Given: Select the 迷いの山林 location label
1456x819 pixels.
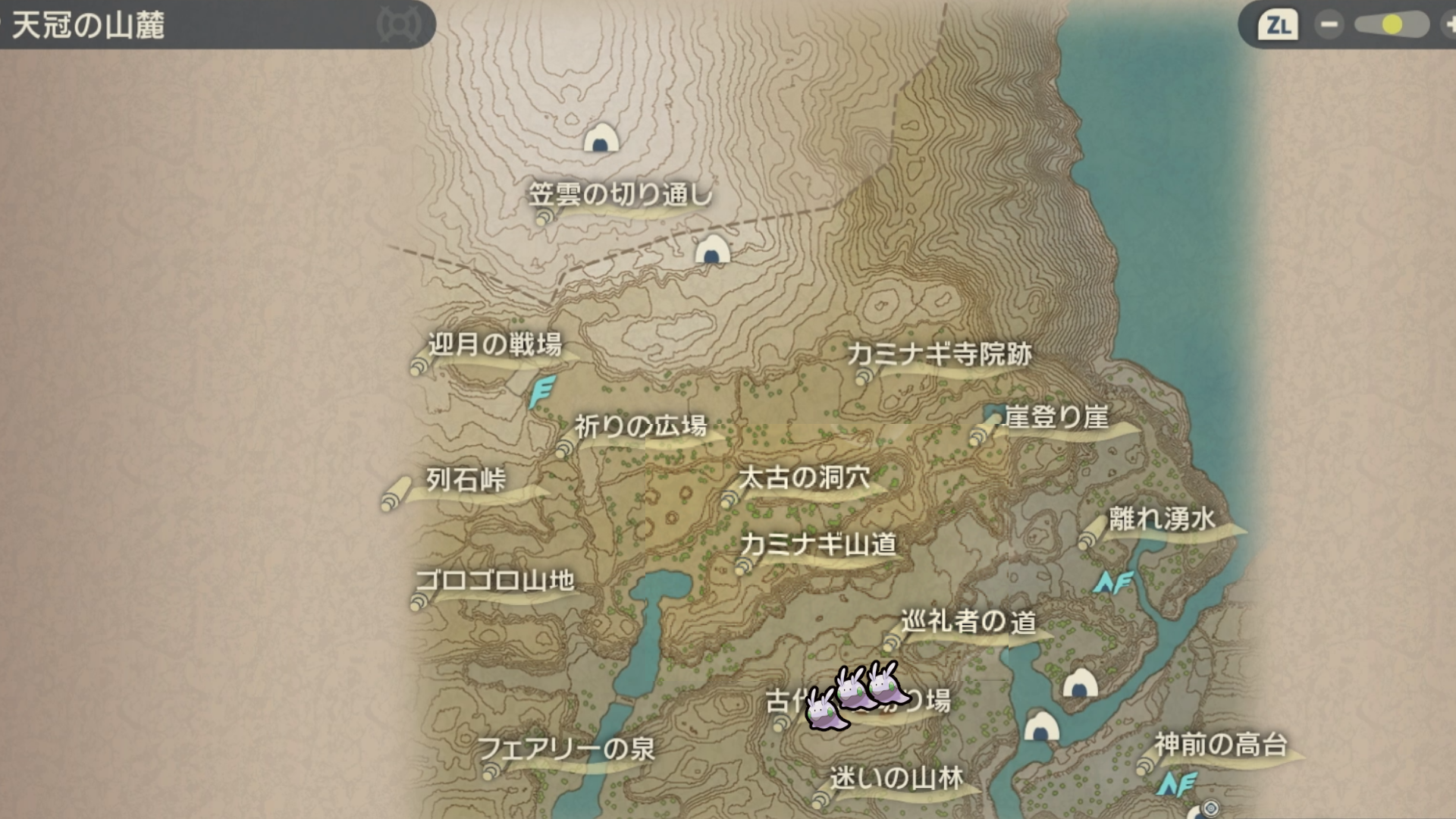Looking at the screenshot, I should pyautogui.click(x=896, y=778).
